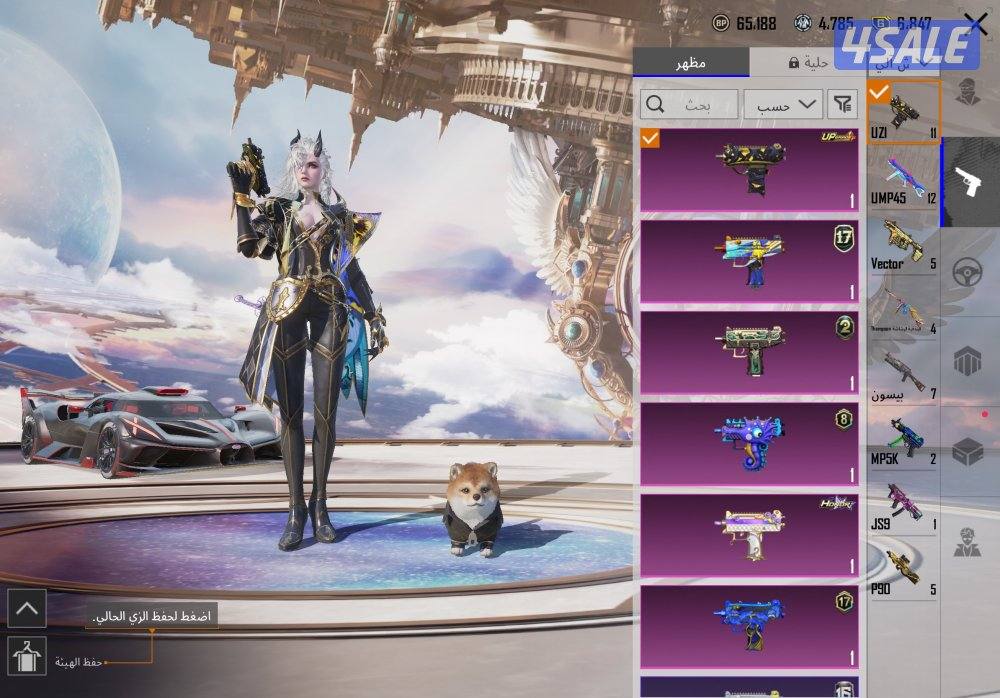Viewport: 1000px width, 698px height.
Task: Open the vehicle steering wheel category
Action: [x=968, y=272]
